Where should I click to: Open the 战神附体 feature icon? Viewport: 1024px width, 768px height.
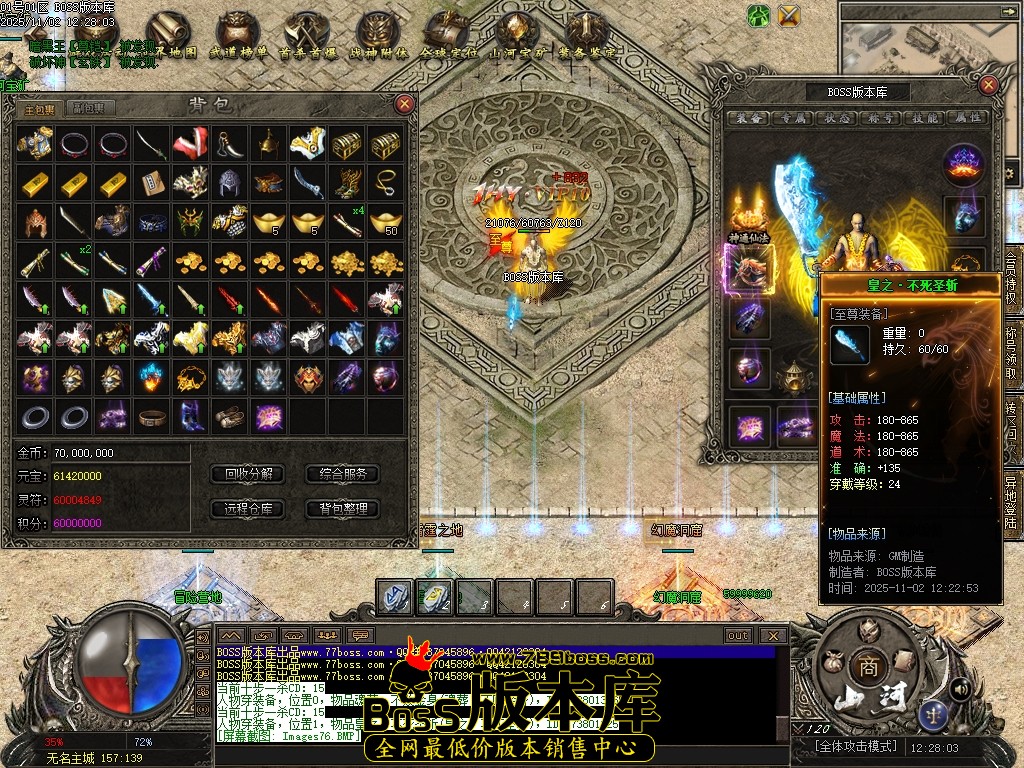377,37
